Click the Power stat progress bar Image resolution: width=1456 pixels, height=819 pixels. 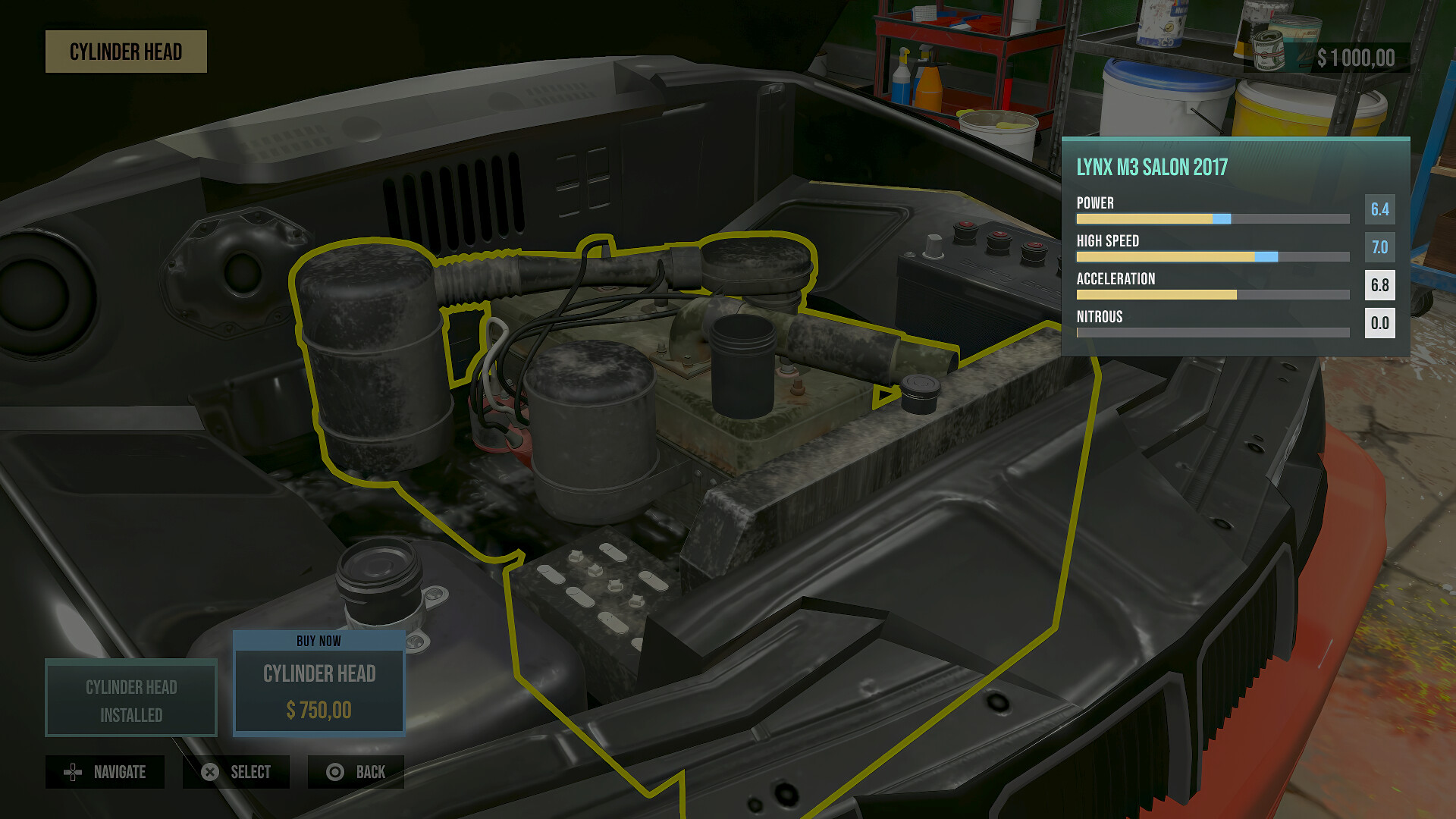1212,218
